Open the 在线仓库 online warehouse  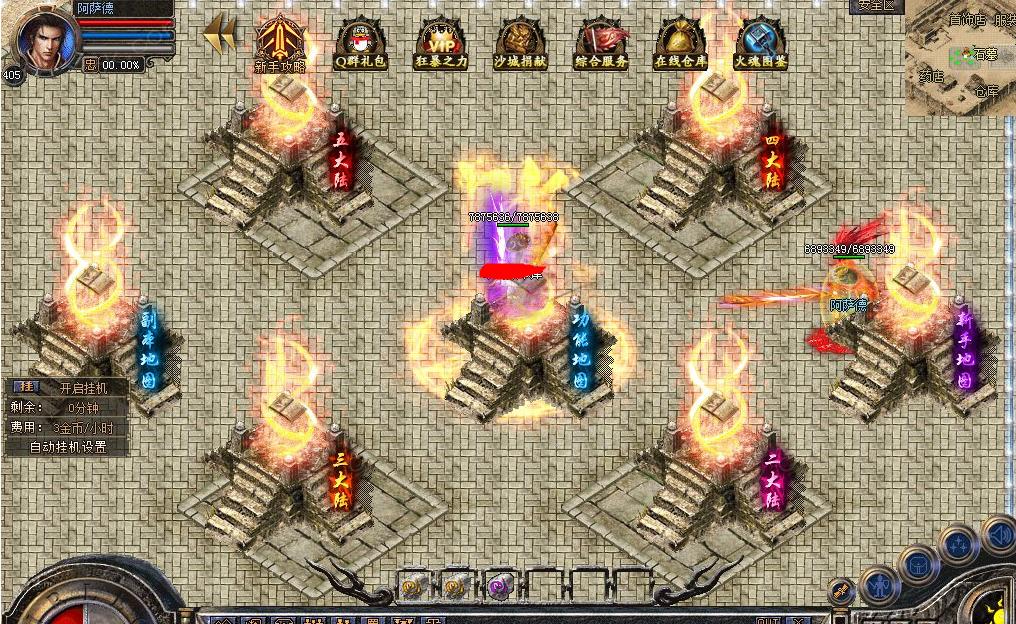click(x=681, y=42)
